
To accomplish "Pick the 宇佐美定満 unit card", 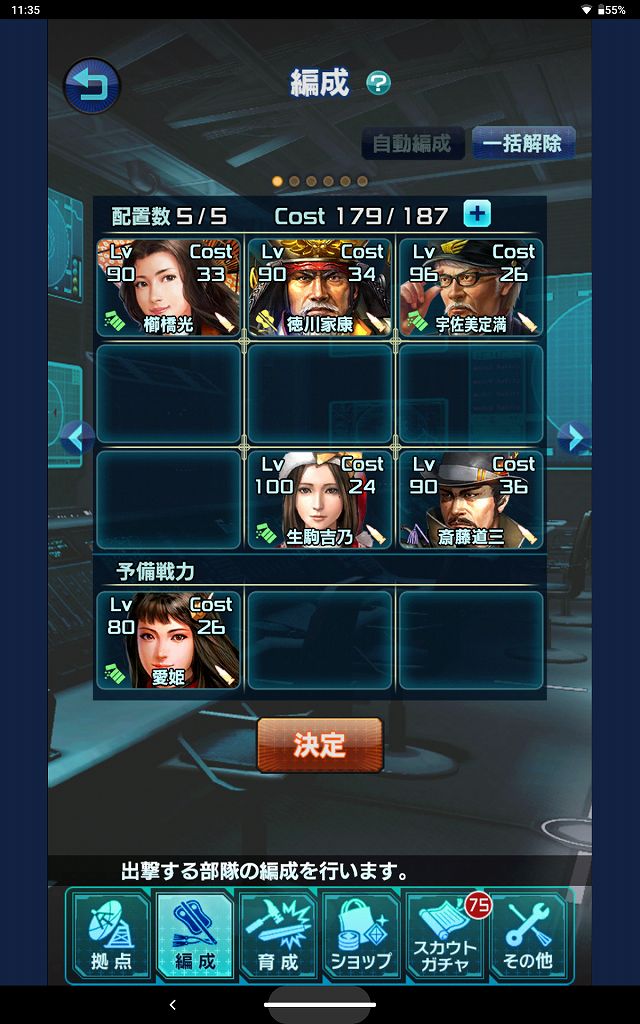I will click(x=471, y=287).
